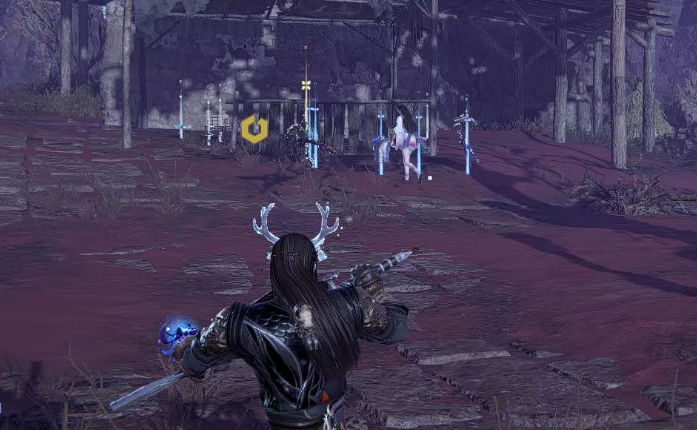Click the yellow hexagonal objective marker
This screenshot has width=697, height=430.
tap(254, 129)
